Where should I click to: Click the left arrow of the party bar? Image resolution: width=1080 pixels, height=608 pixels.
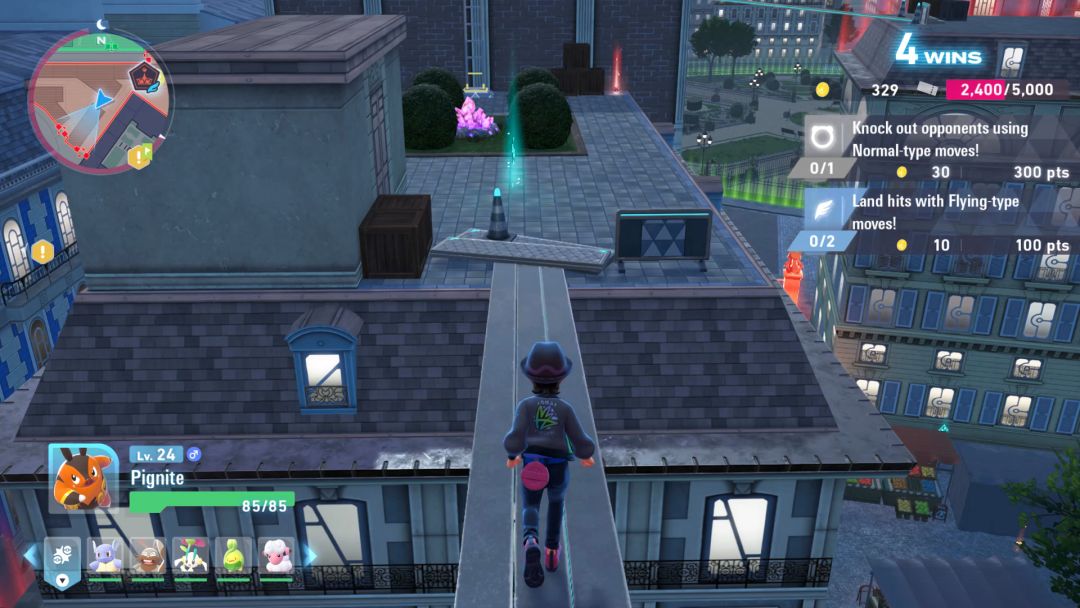click(30, 555)
